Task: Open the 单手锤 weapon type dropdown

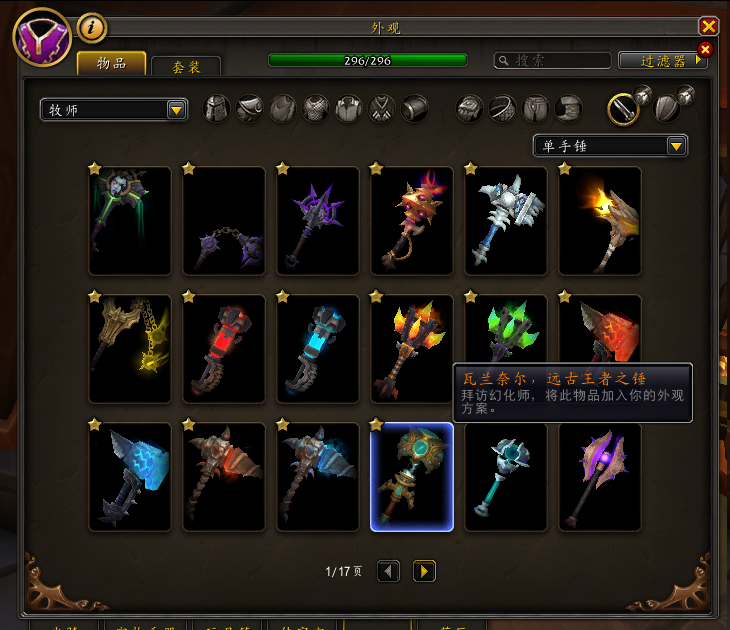Action: point(610,146)
